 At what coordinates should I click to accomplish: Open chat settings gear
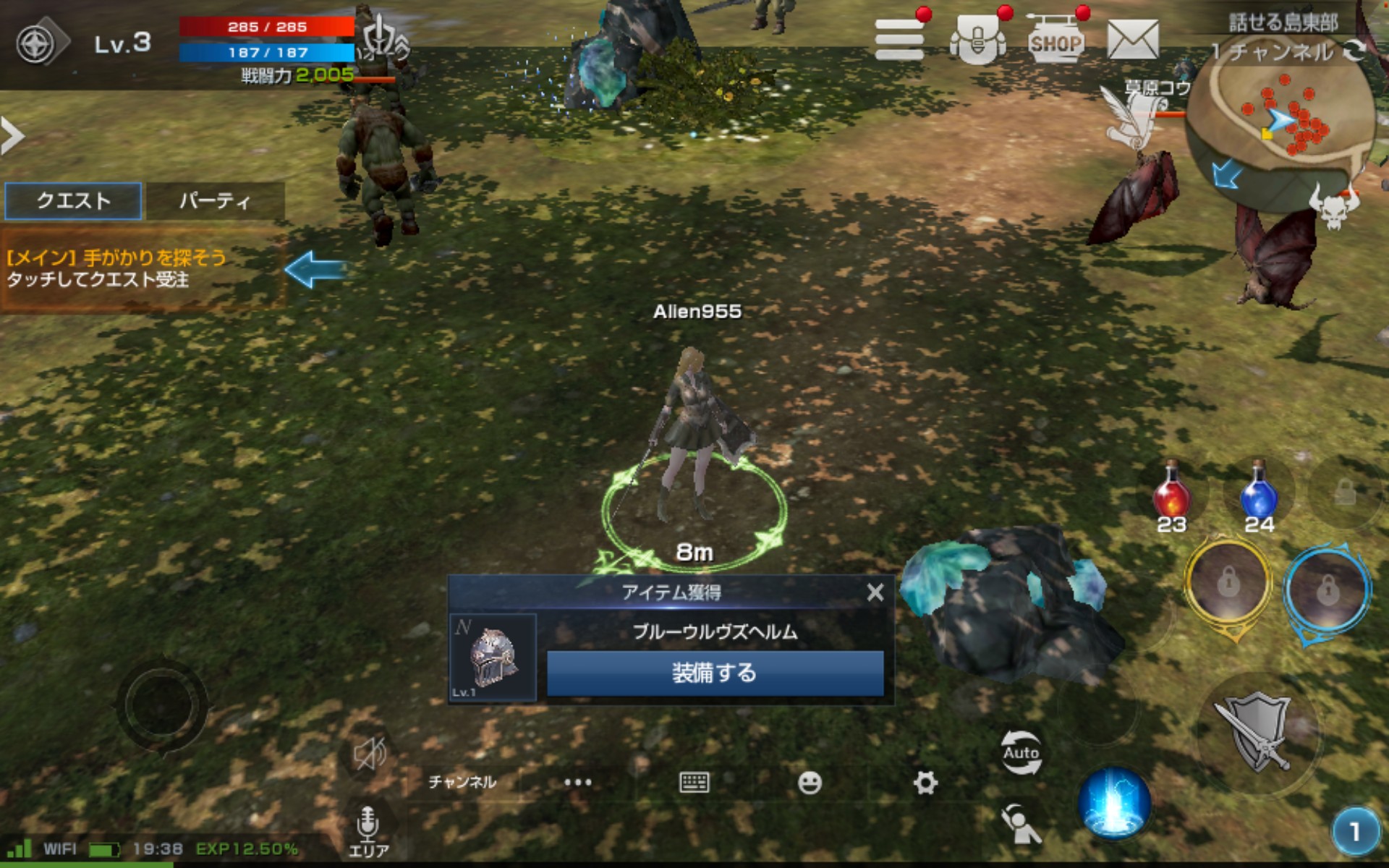(x=925, y=783)
